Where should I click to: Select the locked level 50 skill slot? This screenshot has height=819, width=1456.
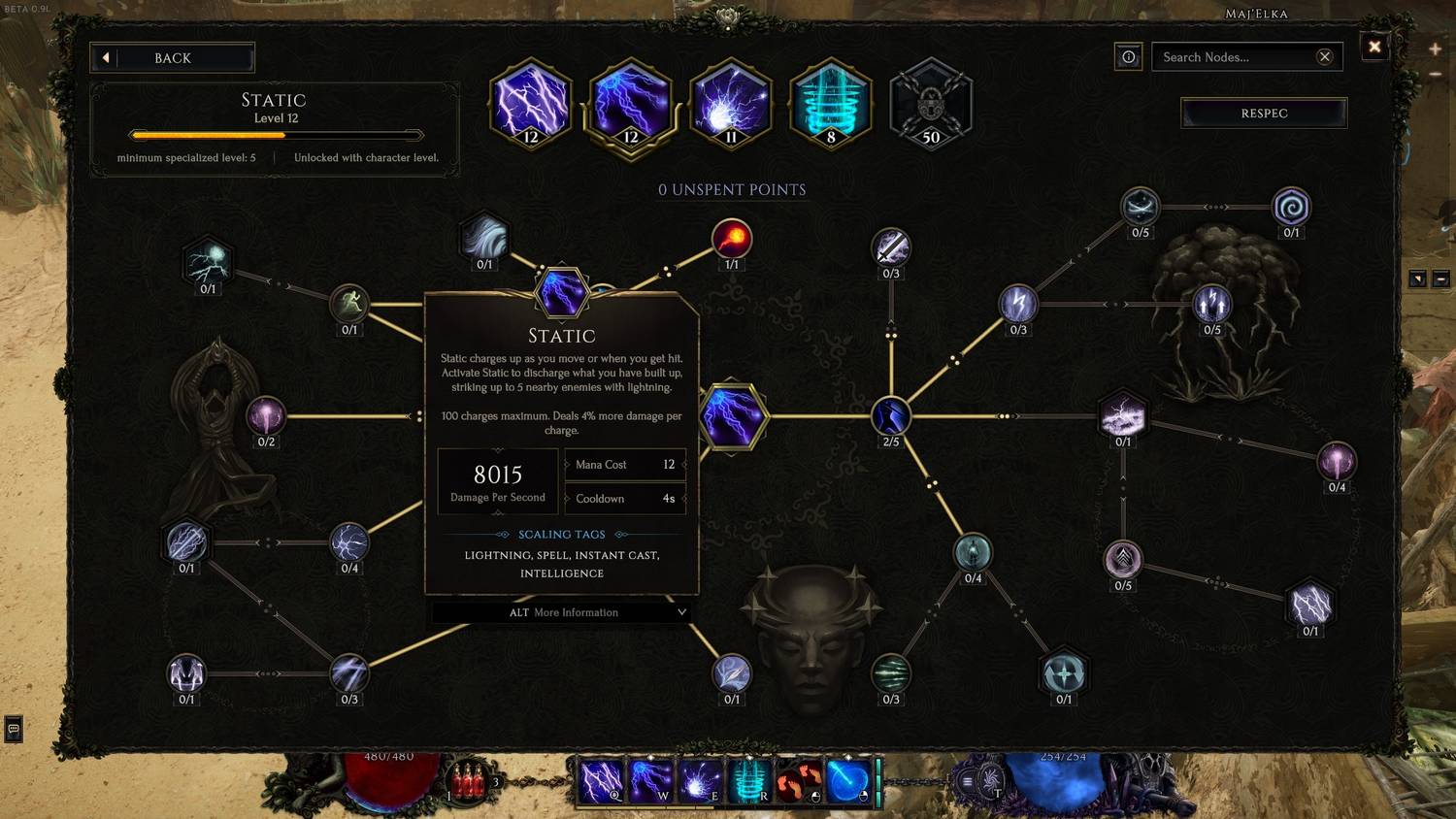coord(930,104)
